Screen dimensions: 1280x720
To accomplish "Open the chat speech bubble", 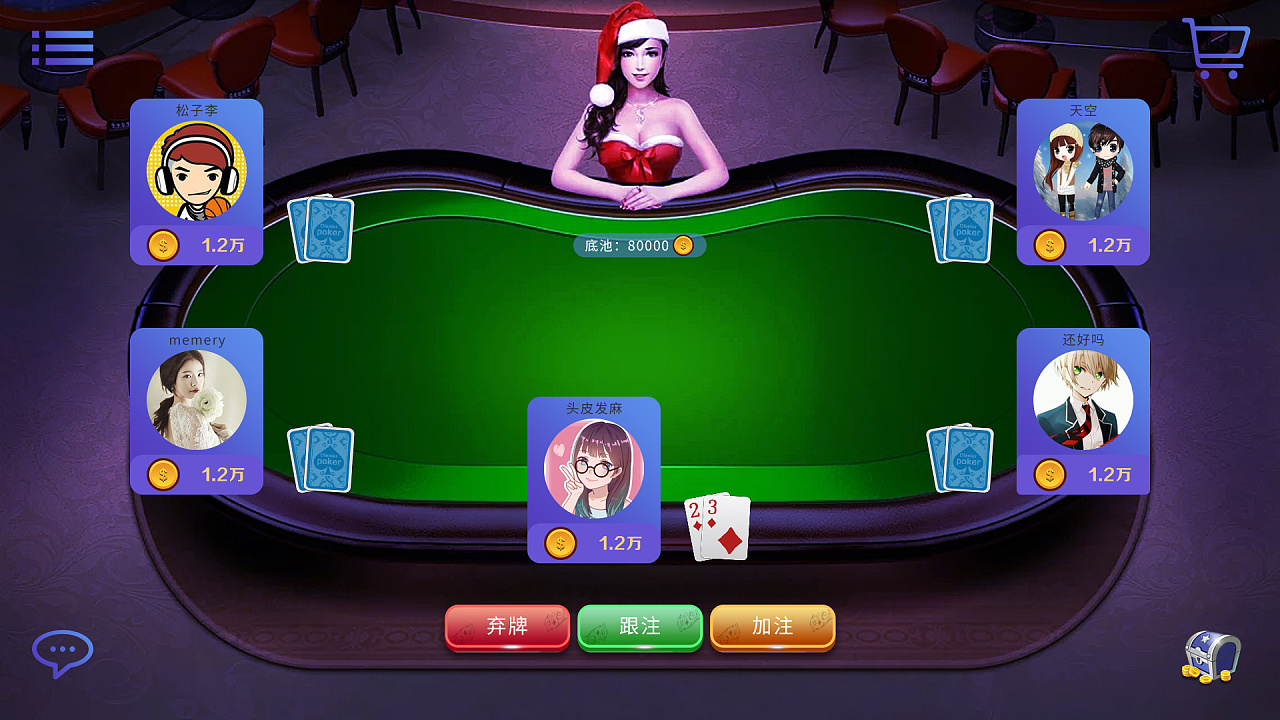I will click(x=62, y=653).
